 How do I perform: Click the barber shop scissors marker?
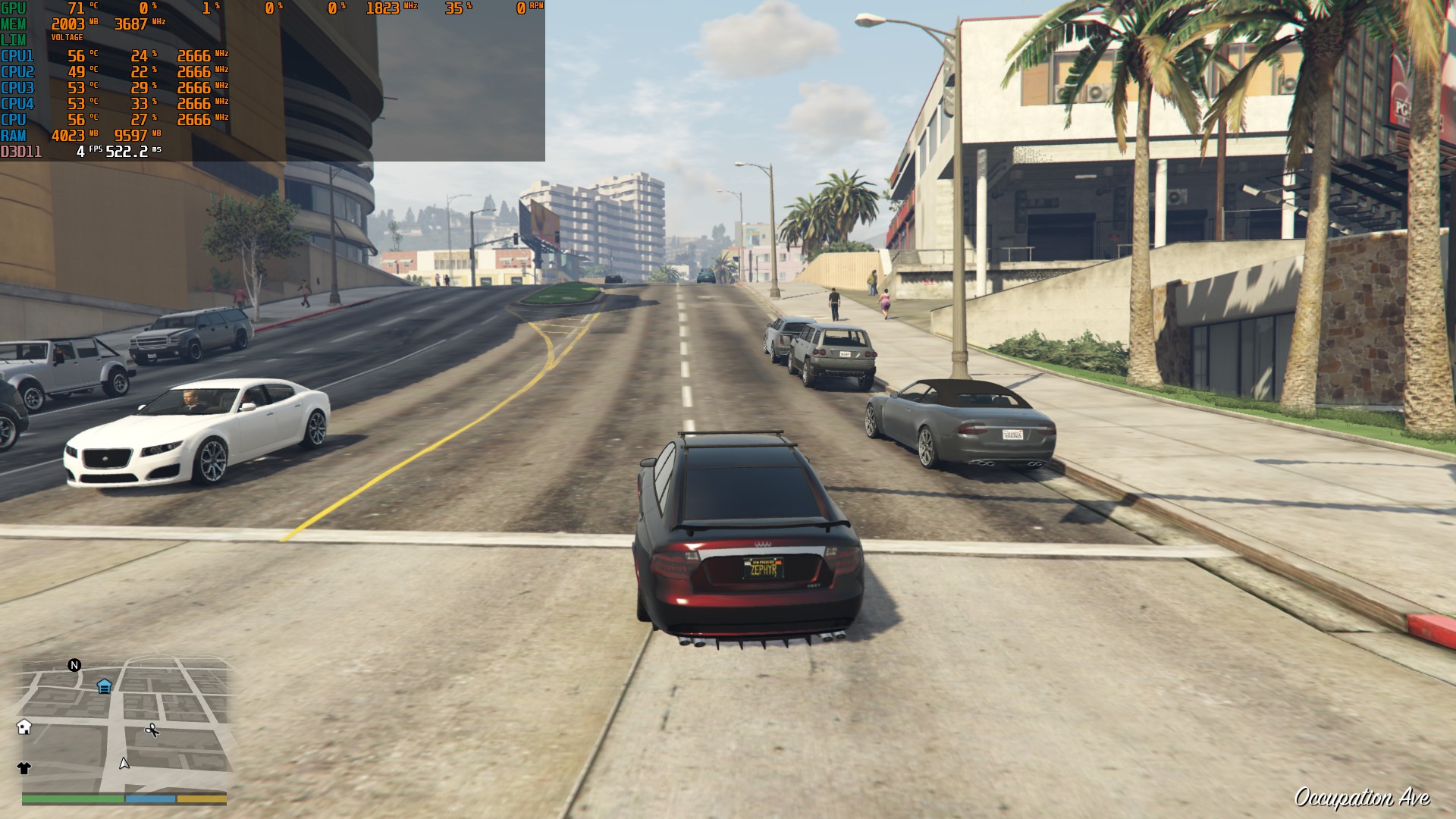[x=152, y=730]
